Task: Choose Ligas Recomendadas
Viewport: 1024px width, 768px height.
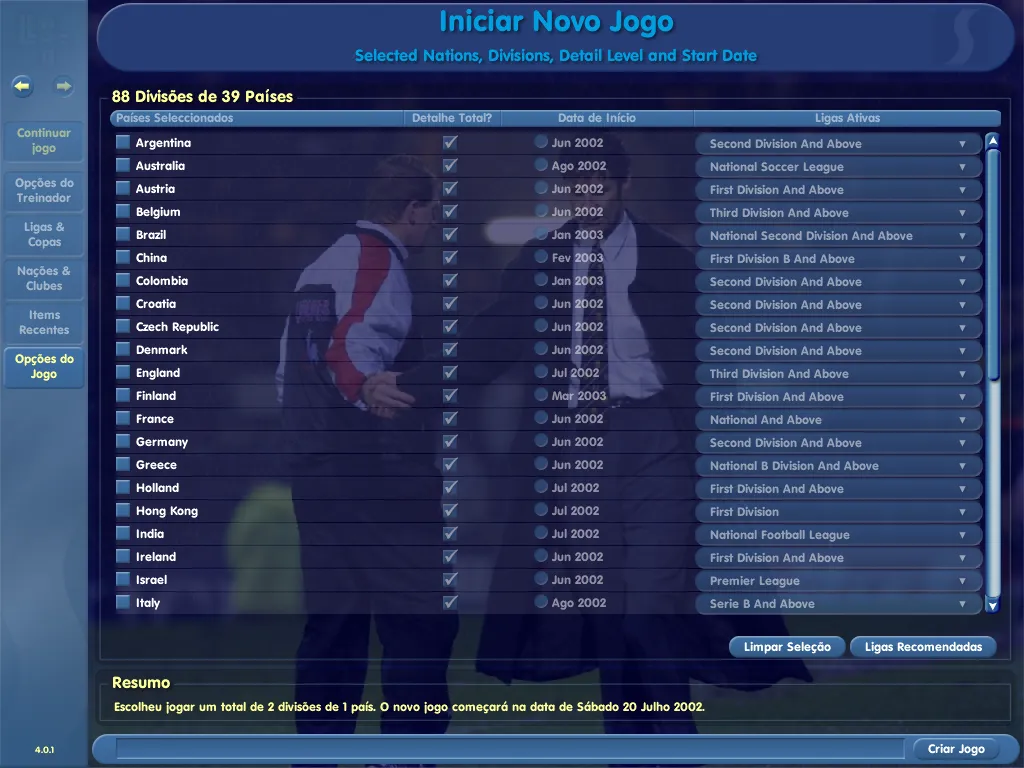Action: (x=923, y=647)
